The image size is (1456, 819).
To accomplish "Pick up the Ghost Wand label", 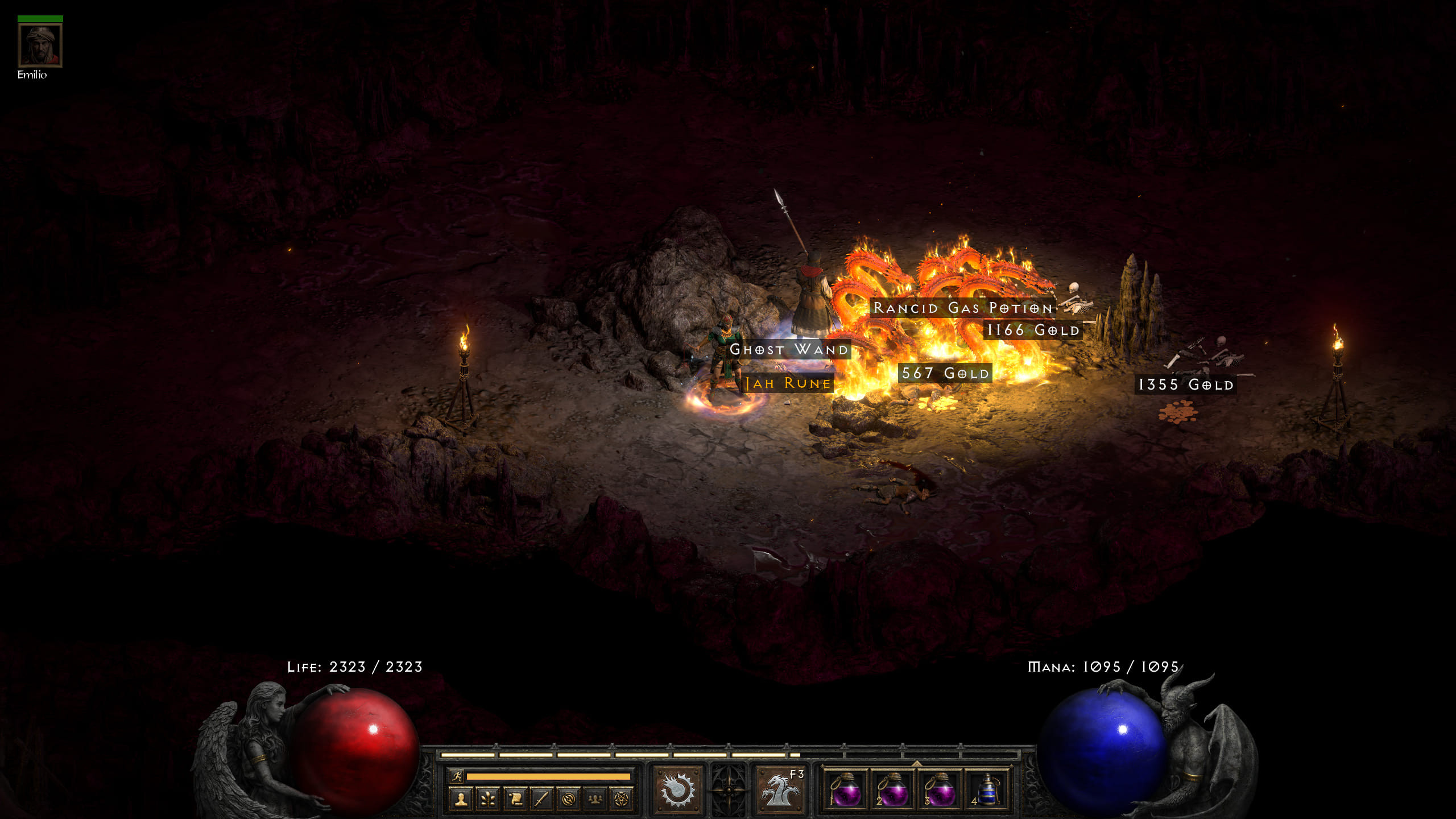I will coord(789,349).
